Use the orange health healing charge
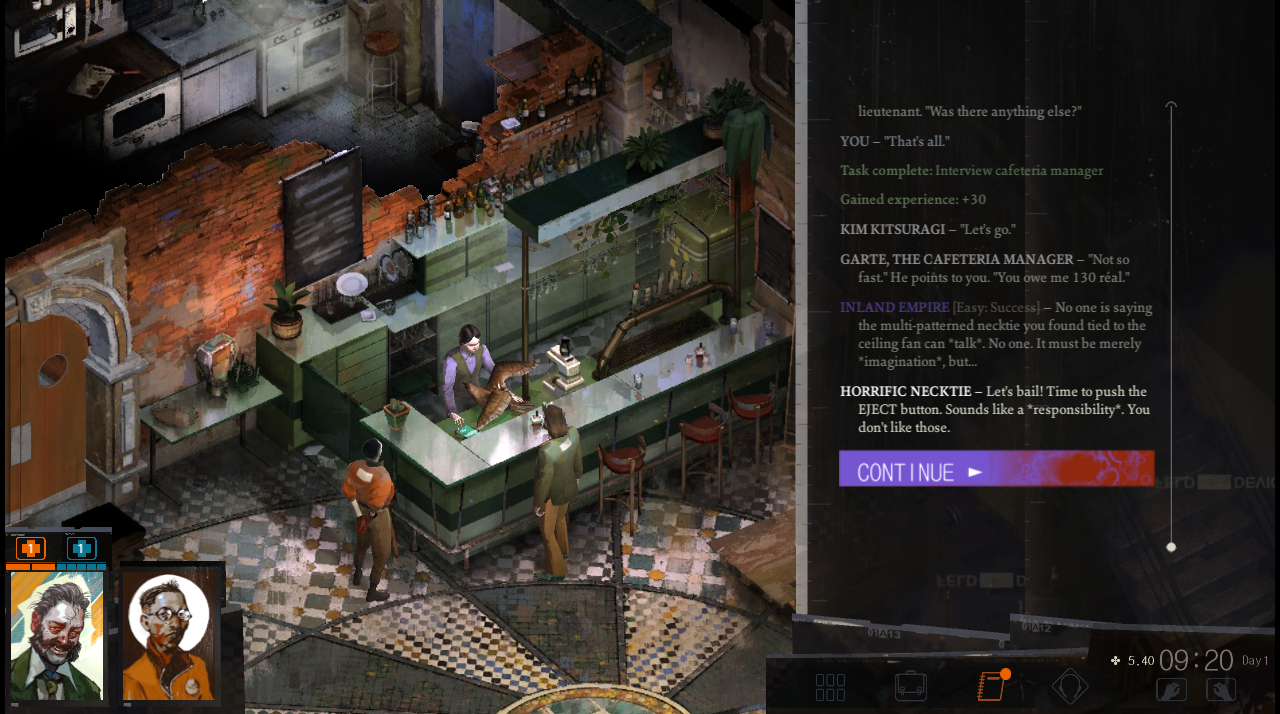 pos(31,548)
